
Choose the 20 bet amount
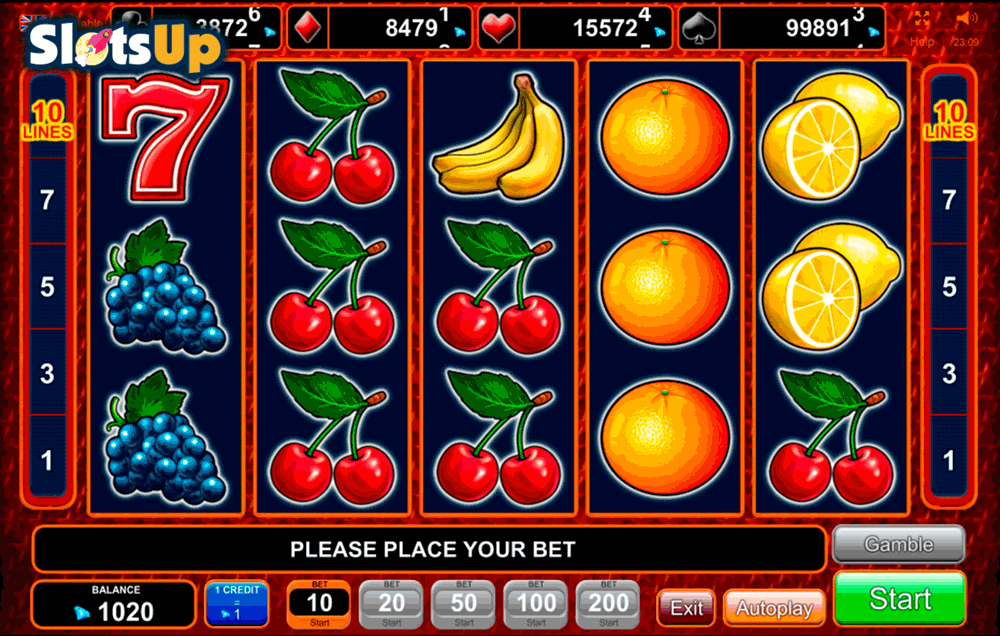tap(391, 603)
